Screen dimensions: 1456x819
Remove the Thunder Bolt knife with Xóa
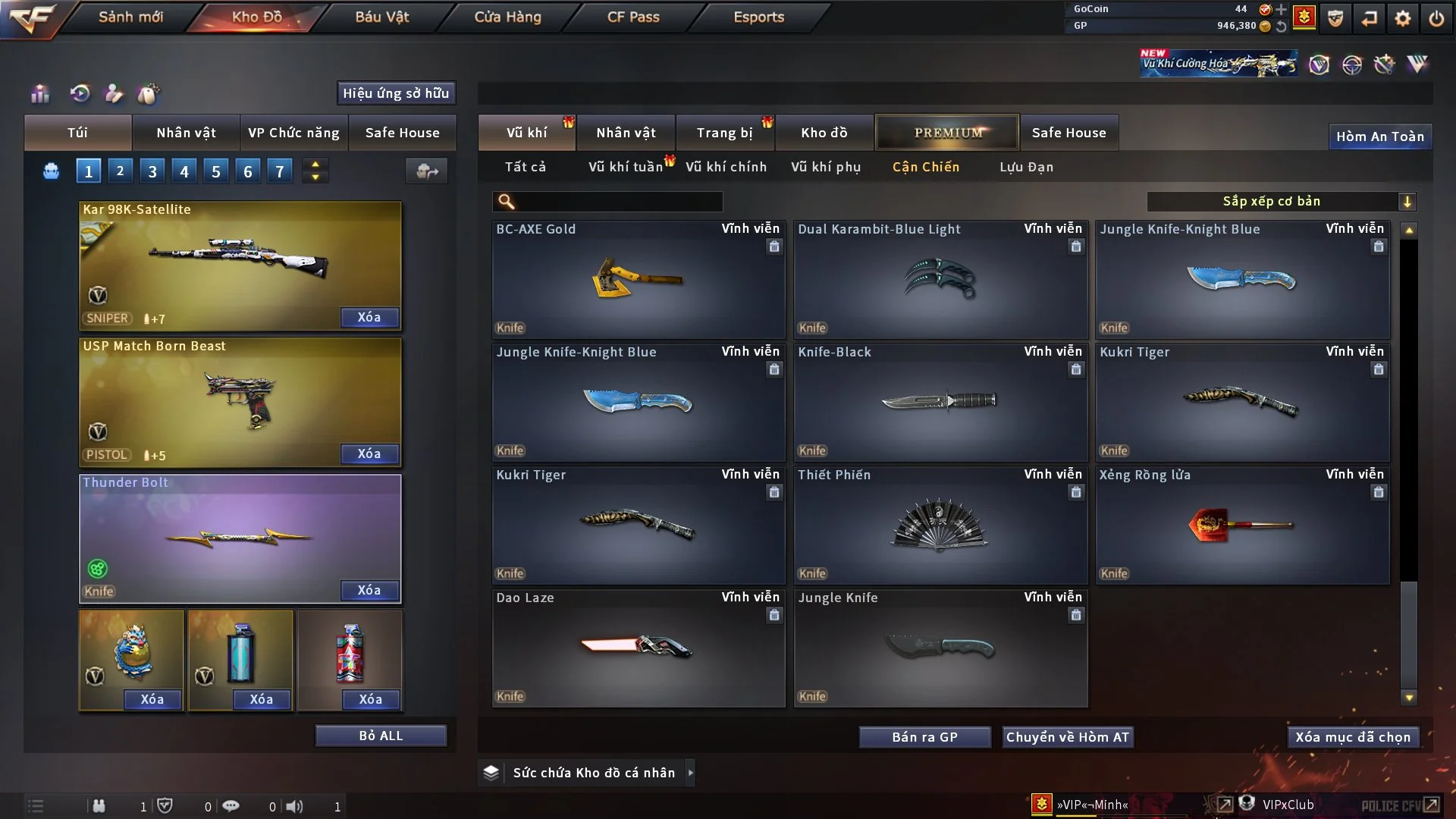click(x=369, y=590)
